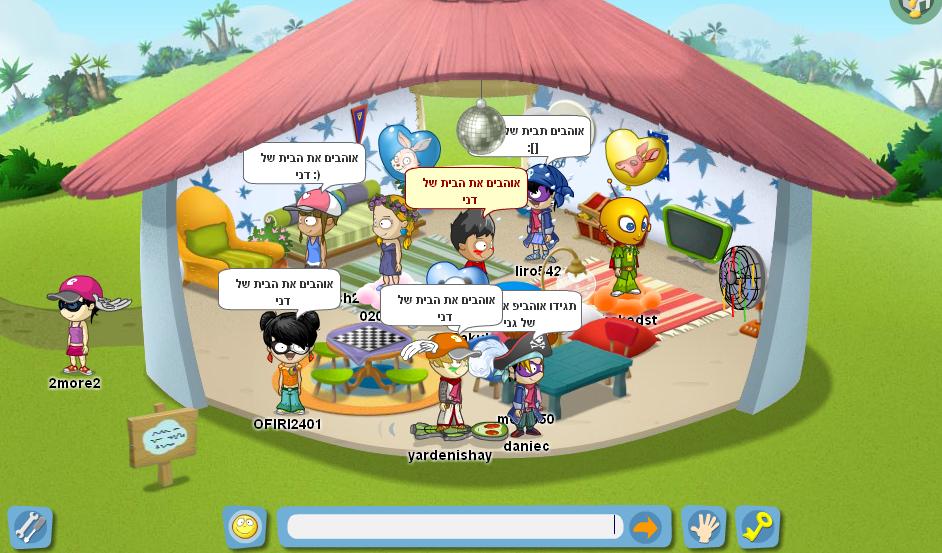
Task: Send the chat message with orange arrow
Action: (x=646, y=527)
